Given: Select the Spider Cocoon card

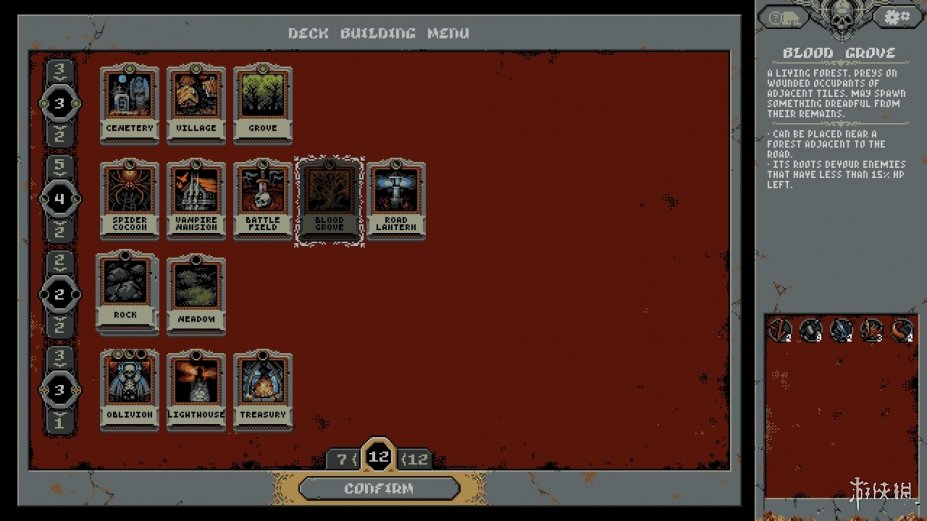Looking at the screenshot, I should pos(130,200).
